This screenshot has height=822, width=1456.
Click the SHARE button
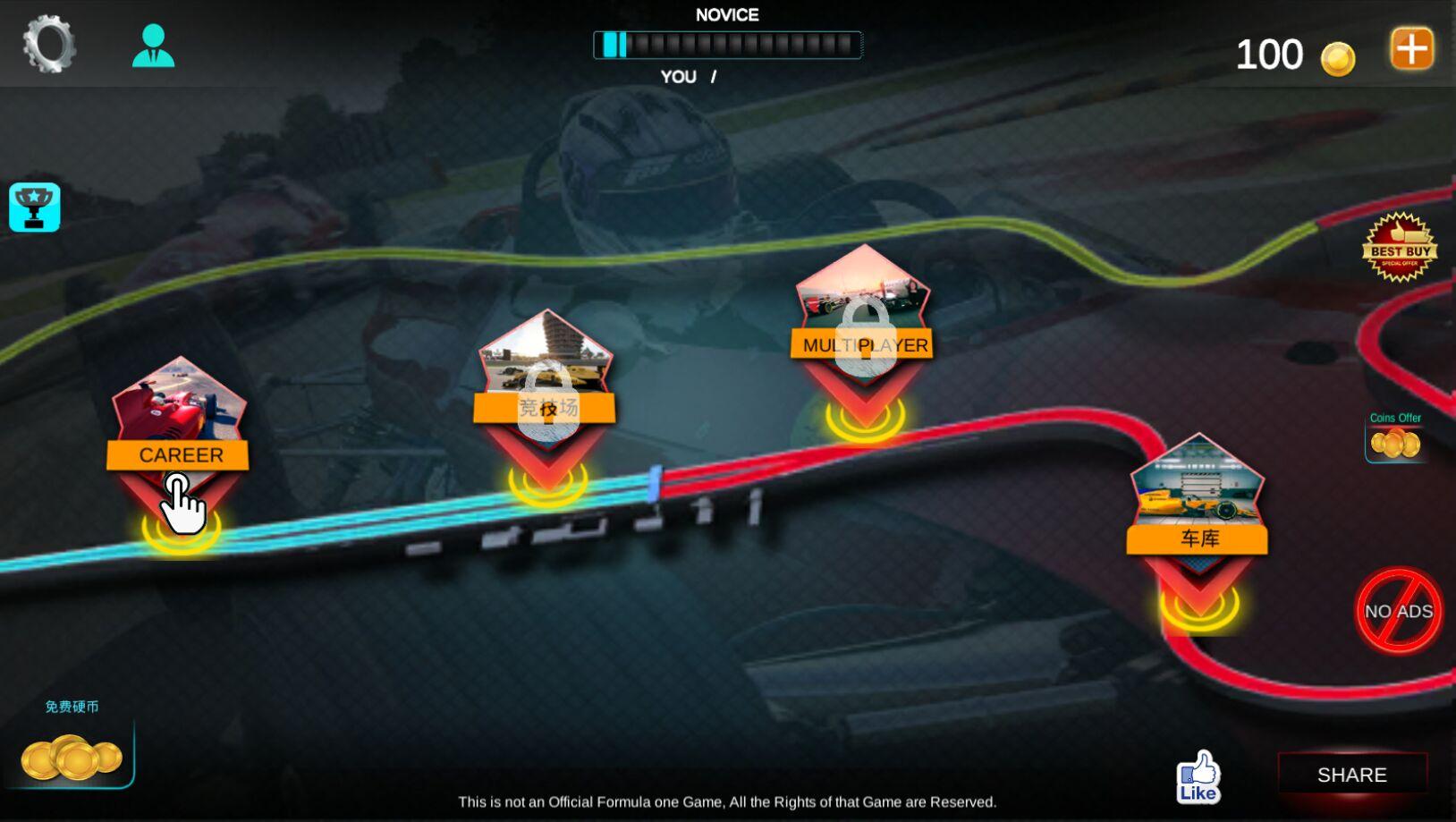1351,775
